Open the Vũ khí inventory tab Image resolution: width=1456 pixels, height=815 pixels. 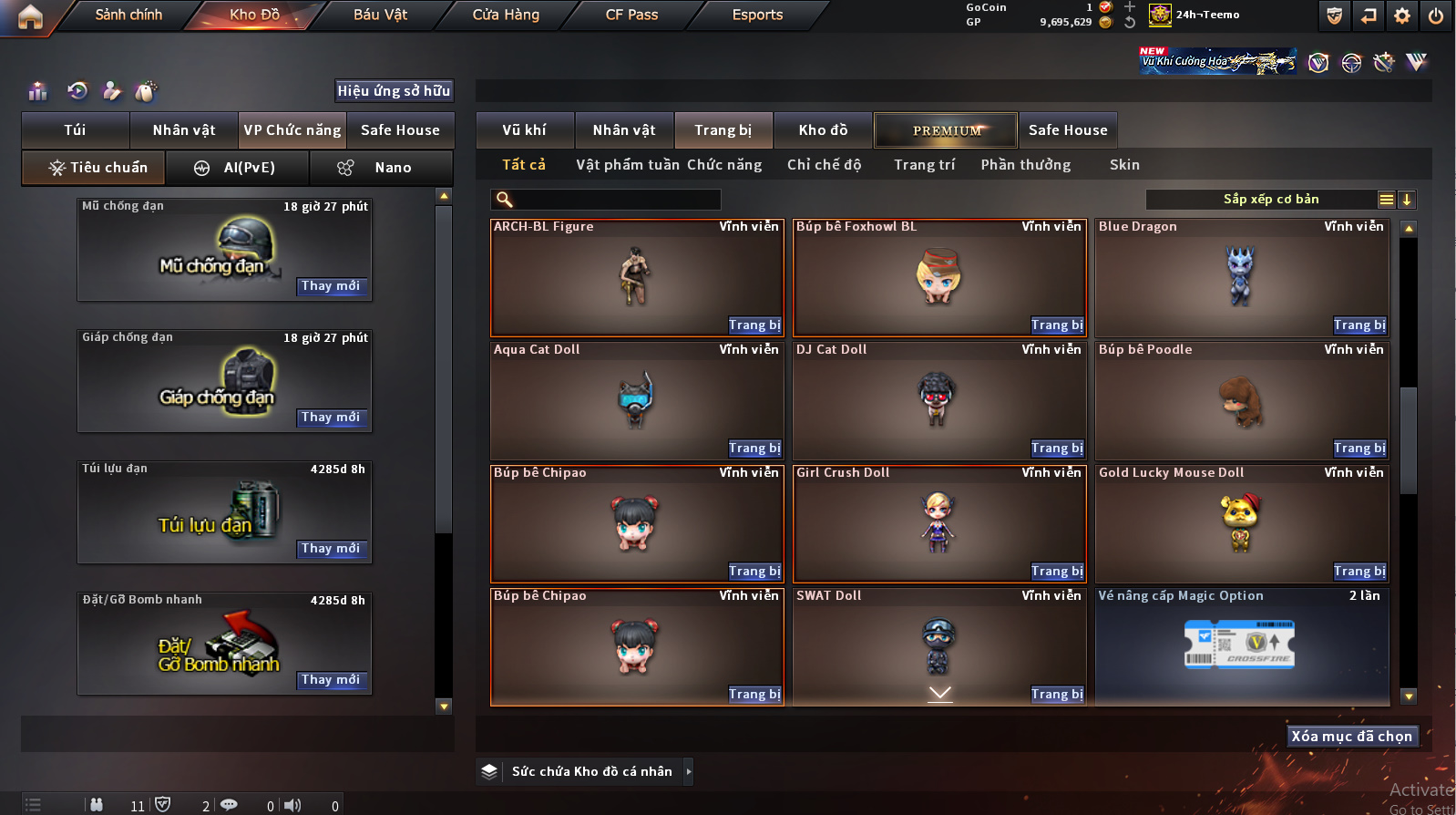tap(524, 130)
